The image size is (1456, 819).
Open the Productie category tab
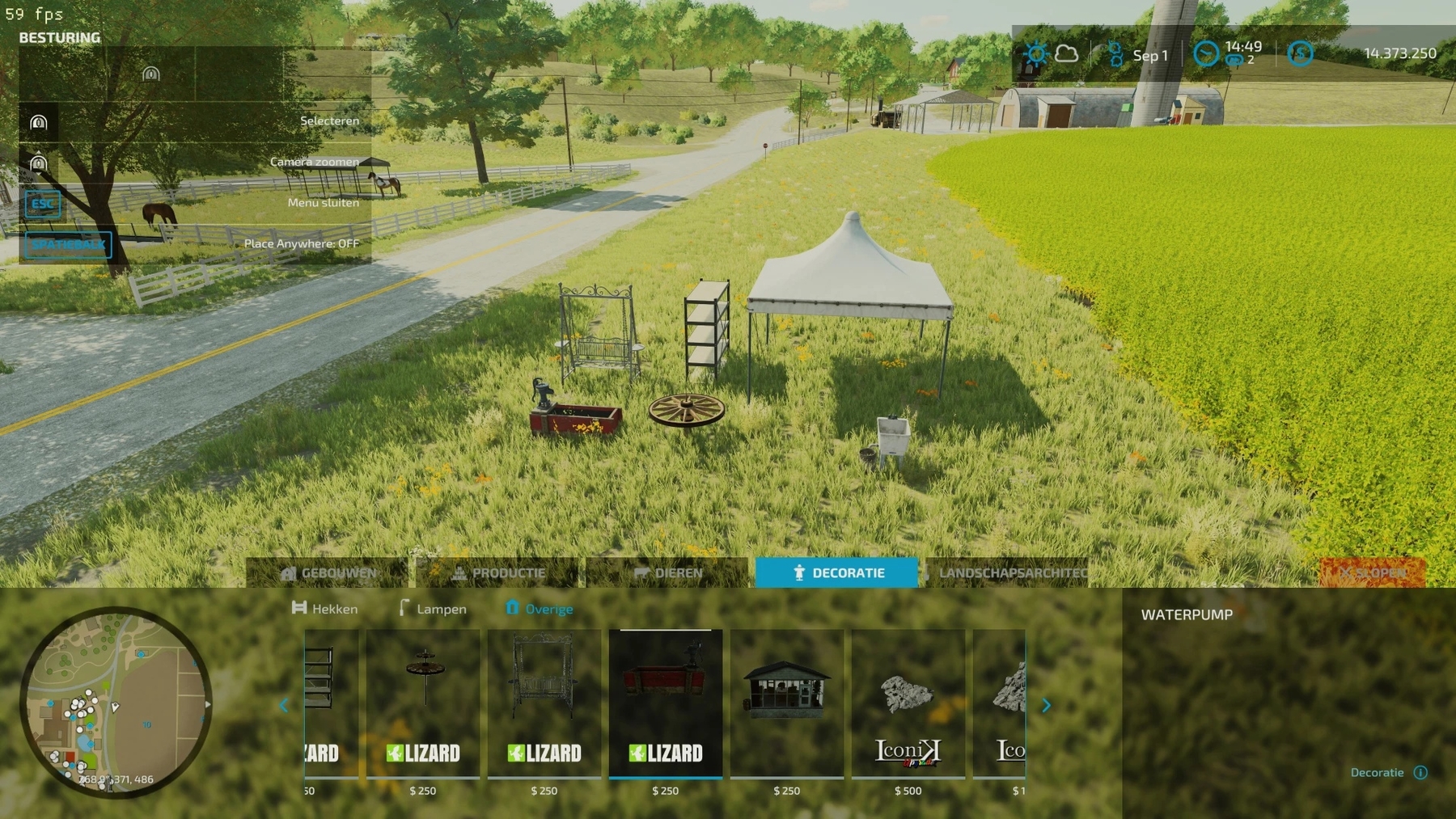(498, 573)
